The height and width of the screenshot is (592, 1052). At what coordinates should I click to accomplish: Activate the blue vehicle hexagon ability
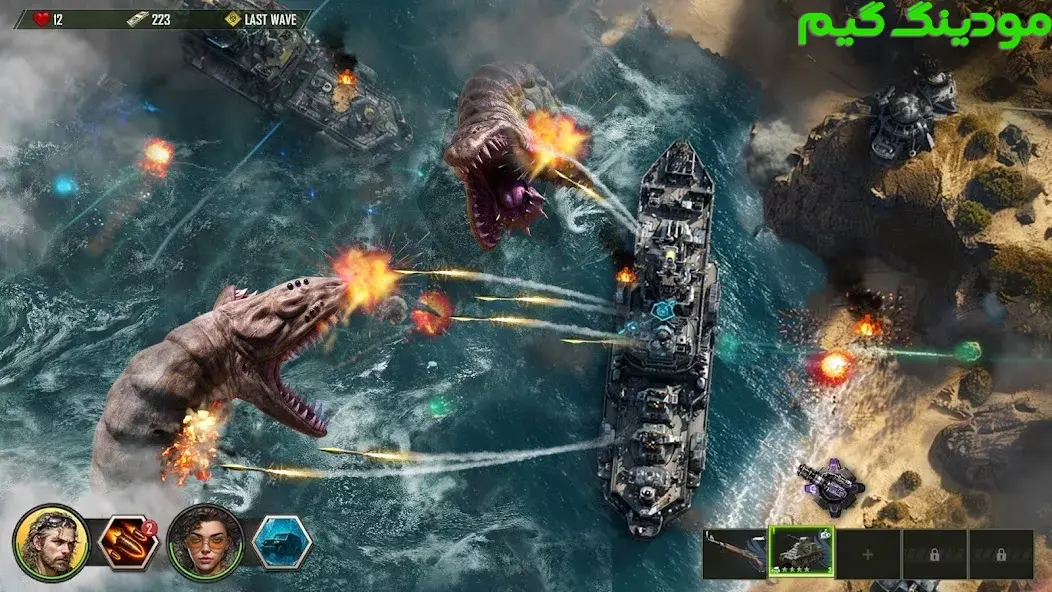(281, 543)
